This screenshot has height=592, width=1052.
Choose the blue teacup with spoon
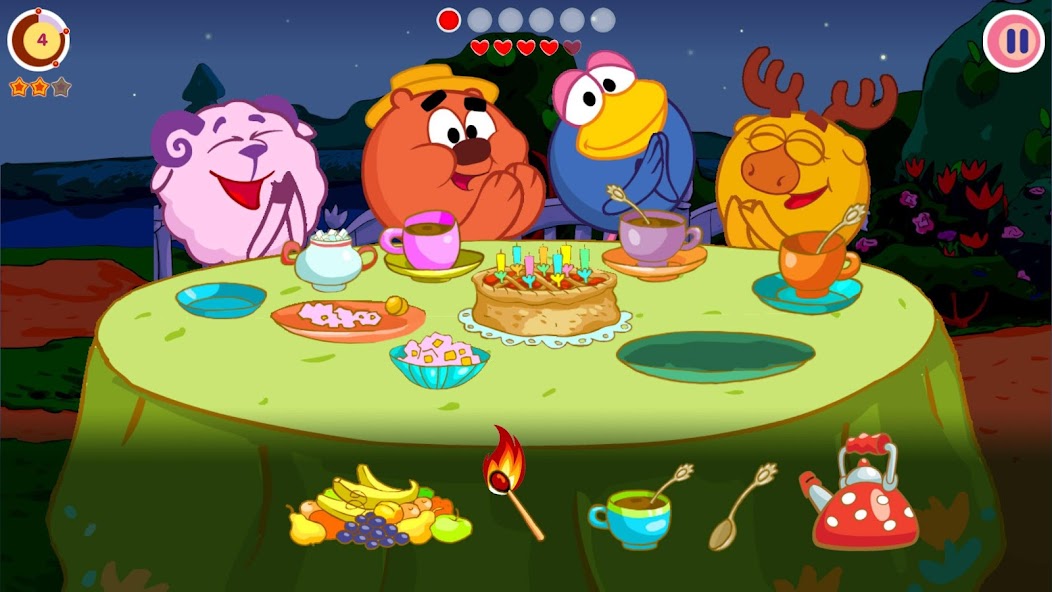(634, 512)
